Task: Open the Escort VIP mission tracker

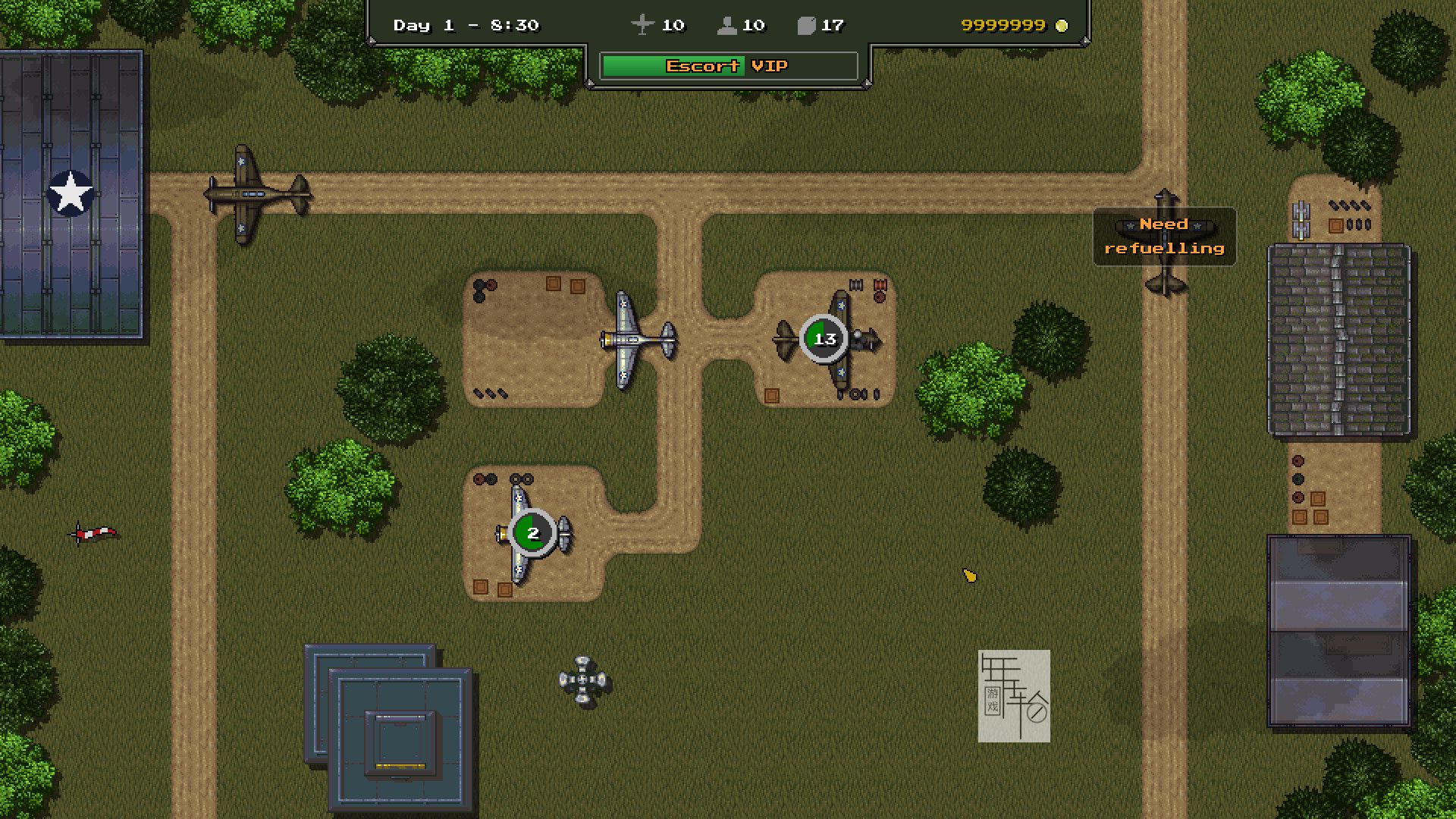Action: (728, 66)
